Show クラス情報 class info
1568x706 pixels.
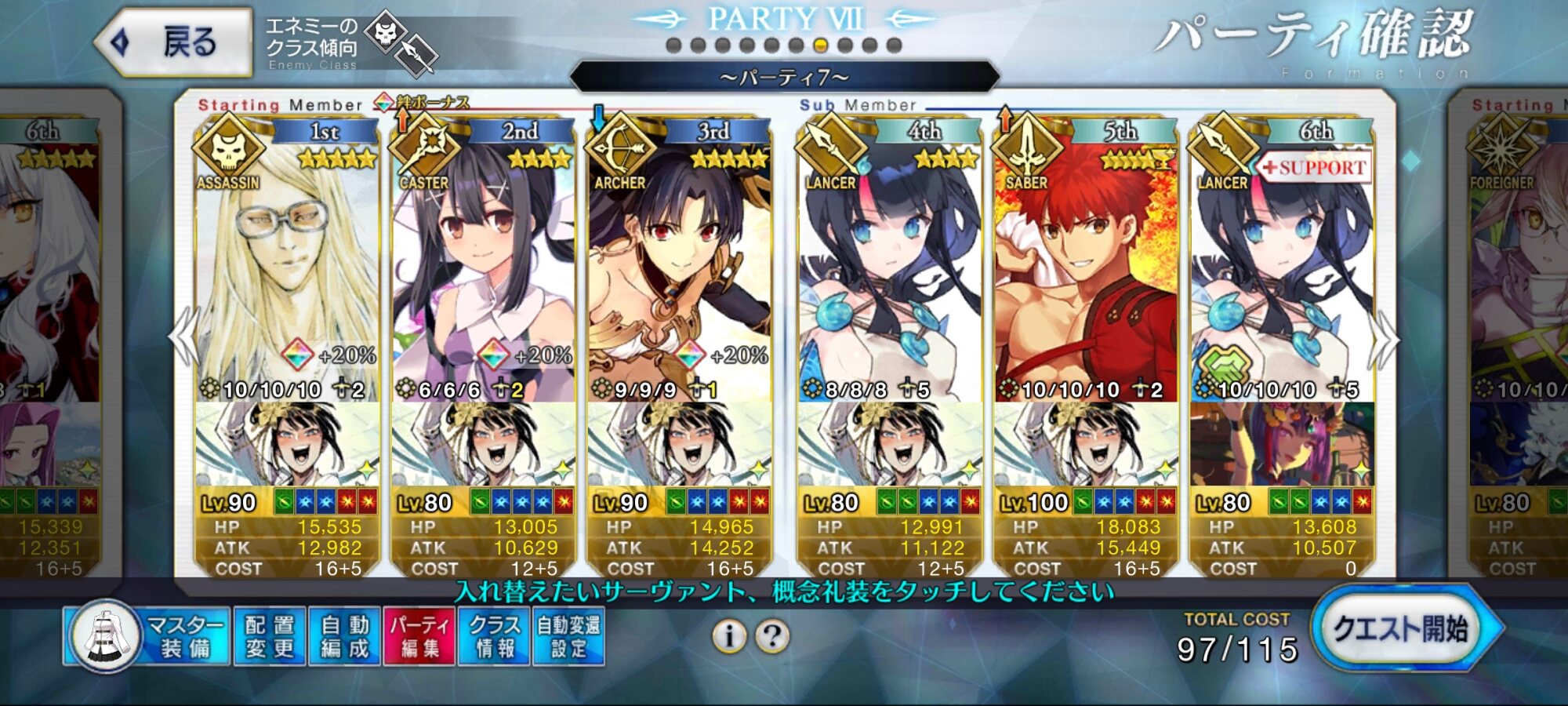(494, 636)
